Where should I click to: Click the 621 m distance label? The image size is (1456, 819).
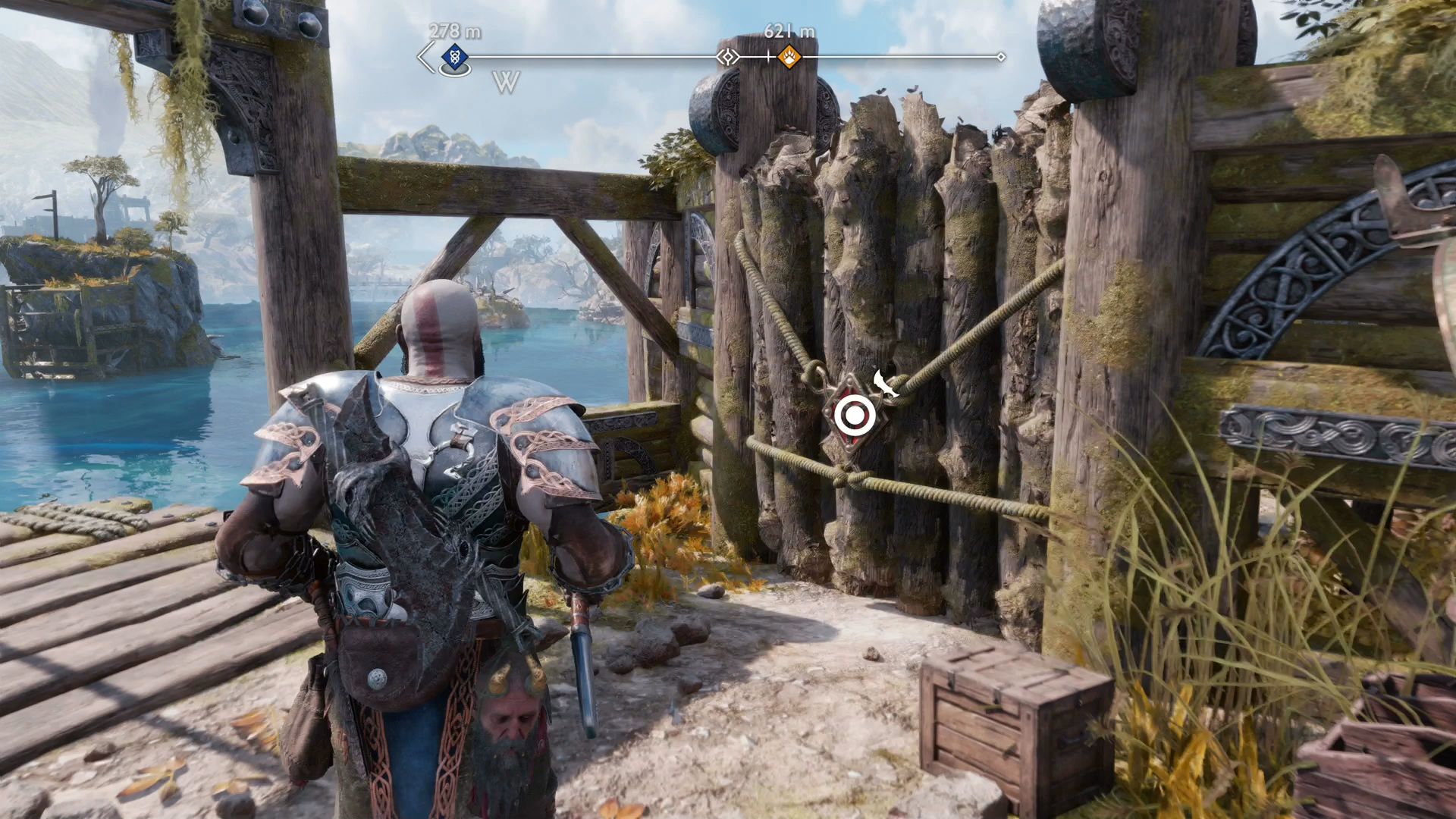click(x=790, y=33)
